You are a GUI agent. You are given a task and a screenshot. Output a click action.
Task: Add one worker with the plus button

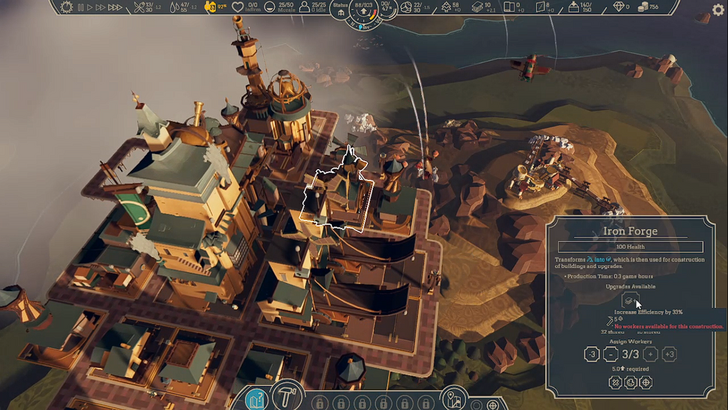coord(649,353)
